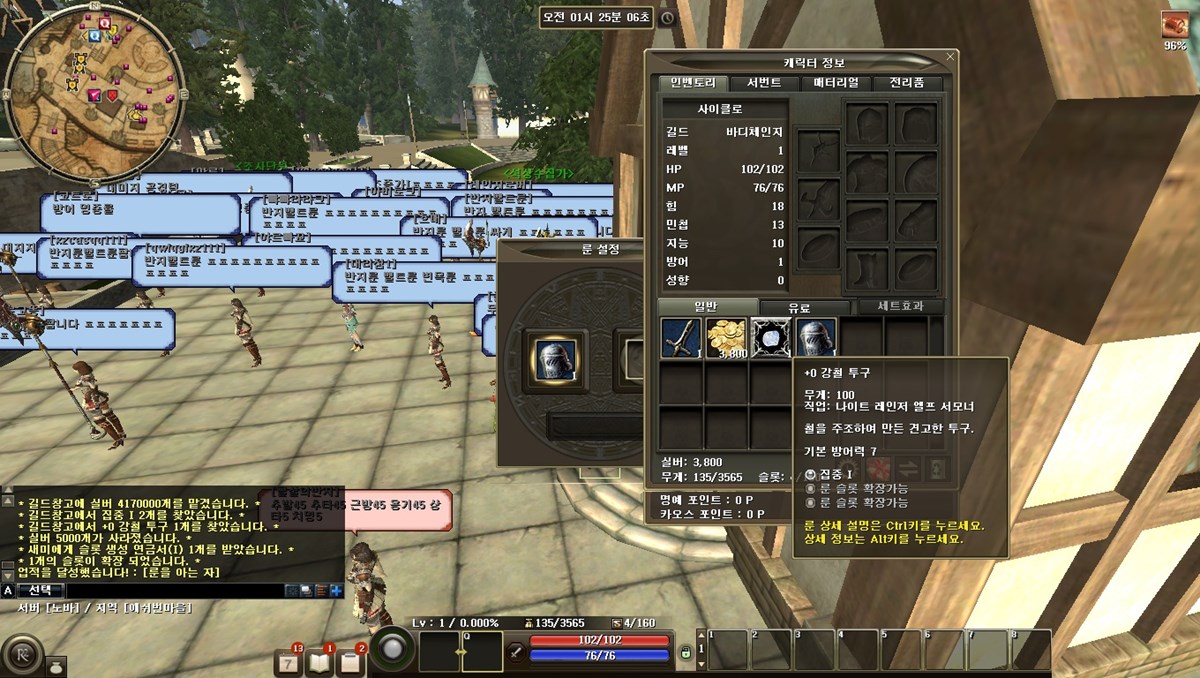Open the 매터리얼 tab
The height and width of the screenshot is (678, 1200).
836,83
